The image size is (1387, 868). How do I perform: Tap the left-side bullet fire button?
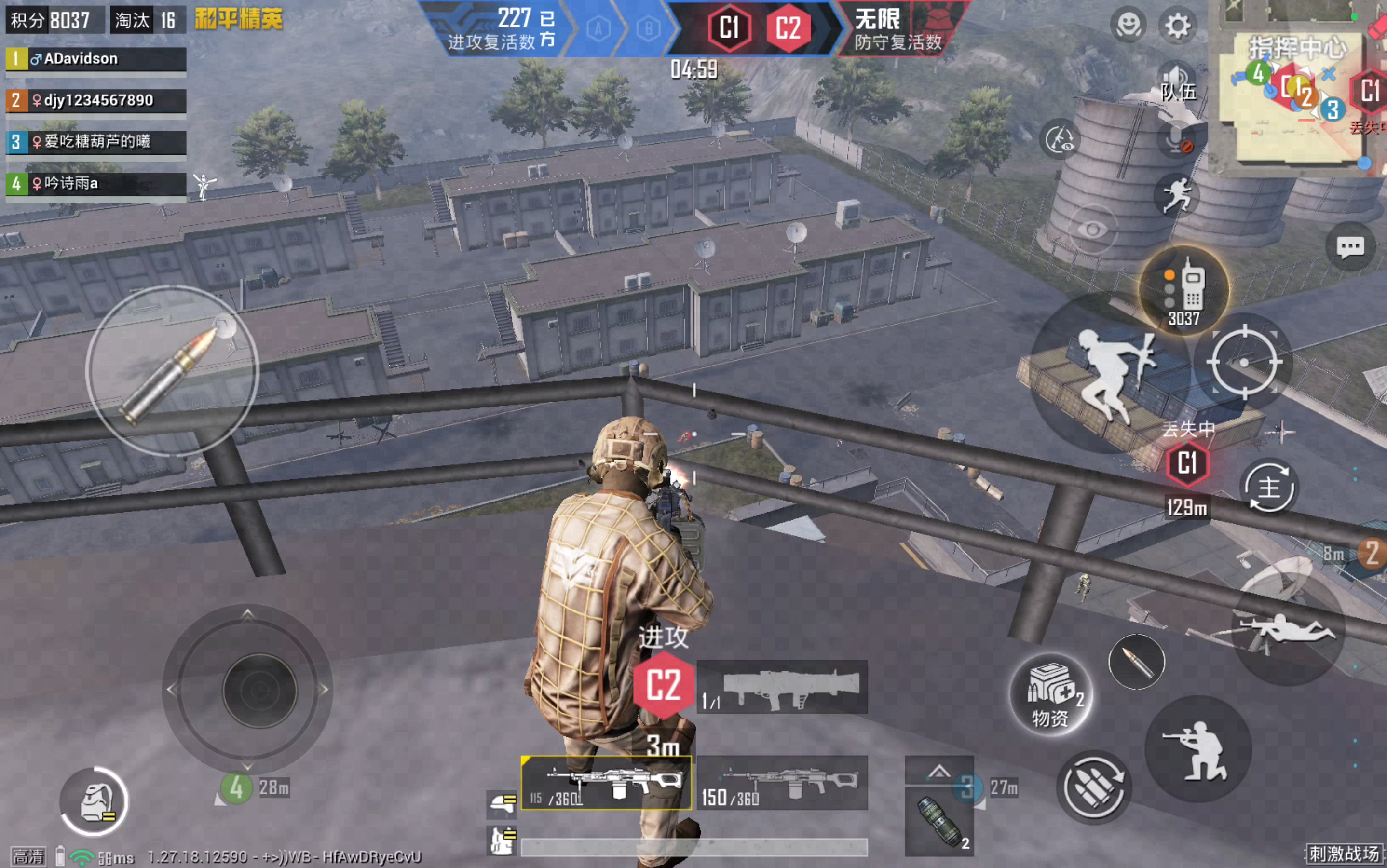click(172, 371)
